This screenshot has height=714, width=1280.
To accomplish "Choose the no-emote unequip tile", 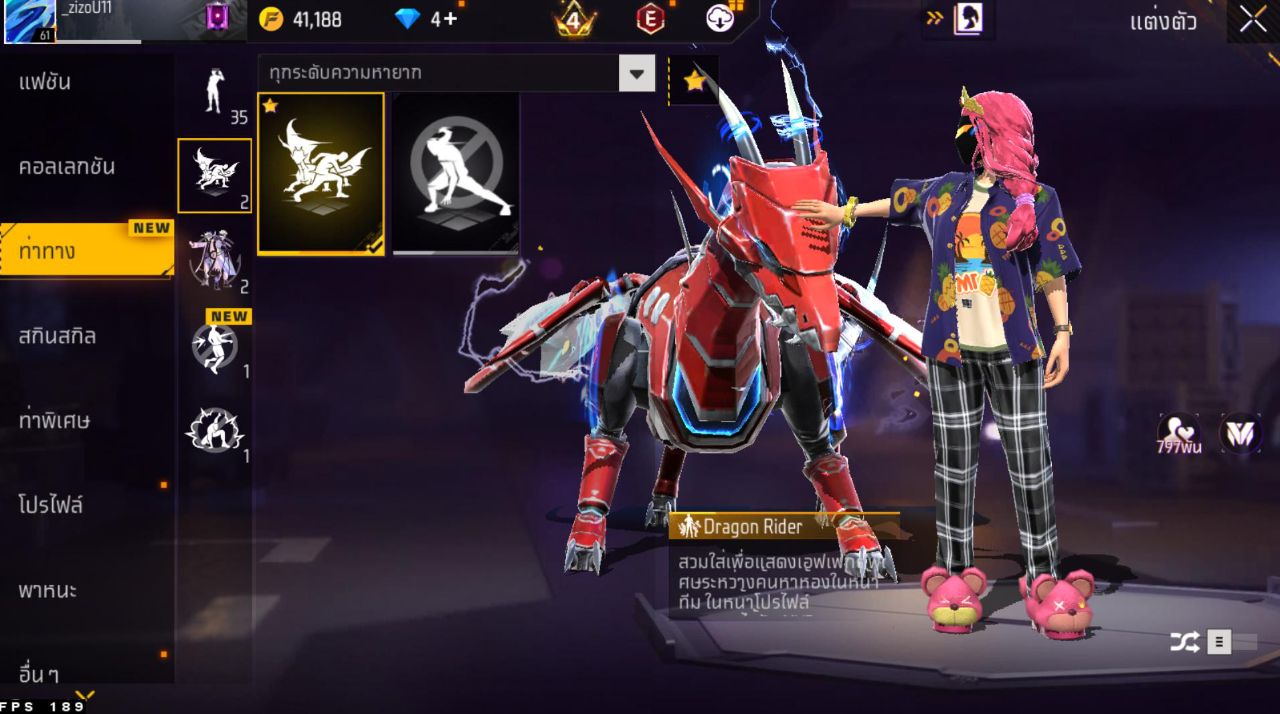I will (x=456, y=174).
